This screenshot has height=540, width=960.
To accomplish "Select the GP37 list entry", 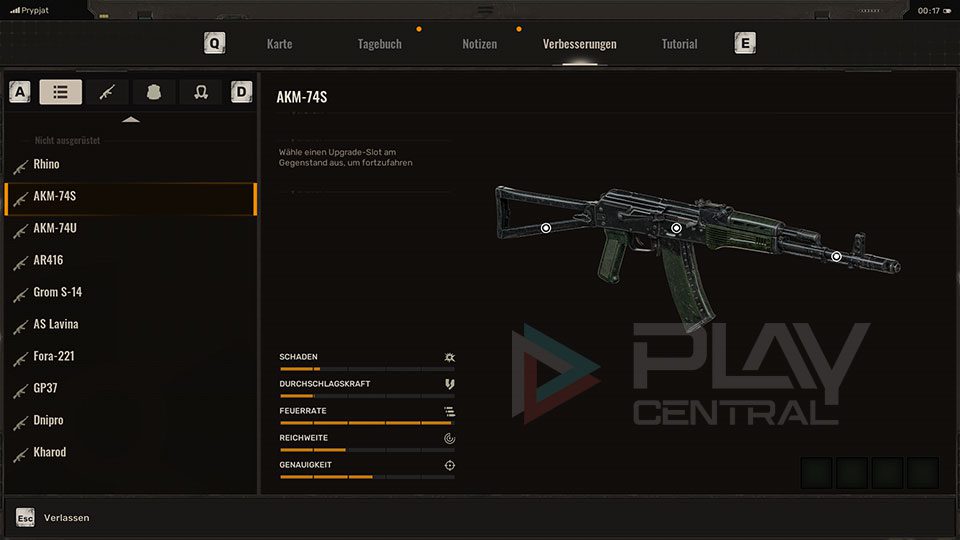I will pos(46,388).
